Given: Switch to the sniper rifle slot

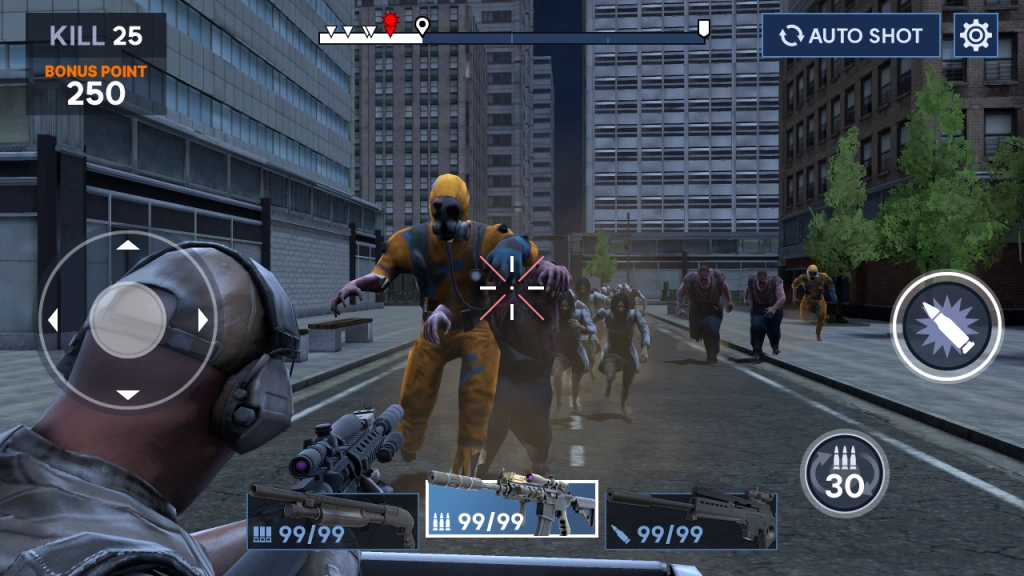Looking at the screenshot, I should pyautogui.click(x=691, y=518).
